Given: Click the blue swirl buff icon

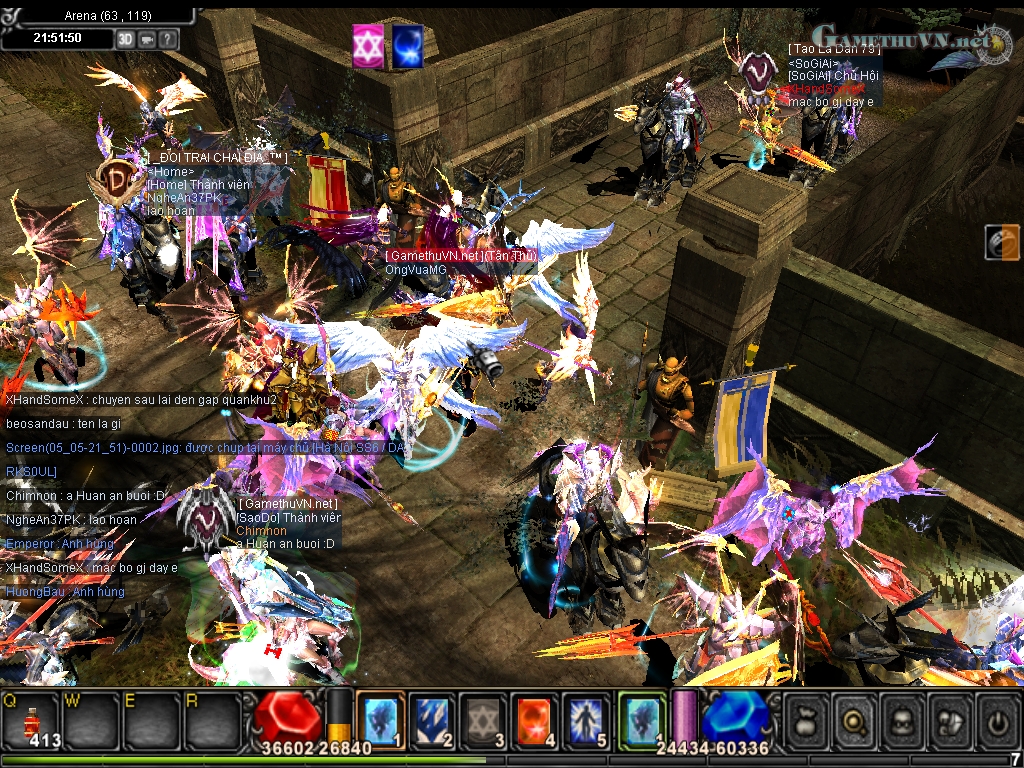Looking at the screenshot, I should (406, 47).
